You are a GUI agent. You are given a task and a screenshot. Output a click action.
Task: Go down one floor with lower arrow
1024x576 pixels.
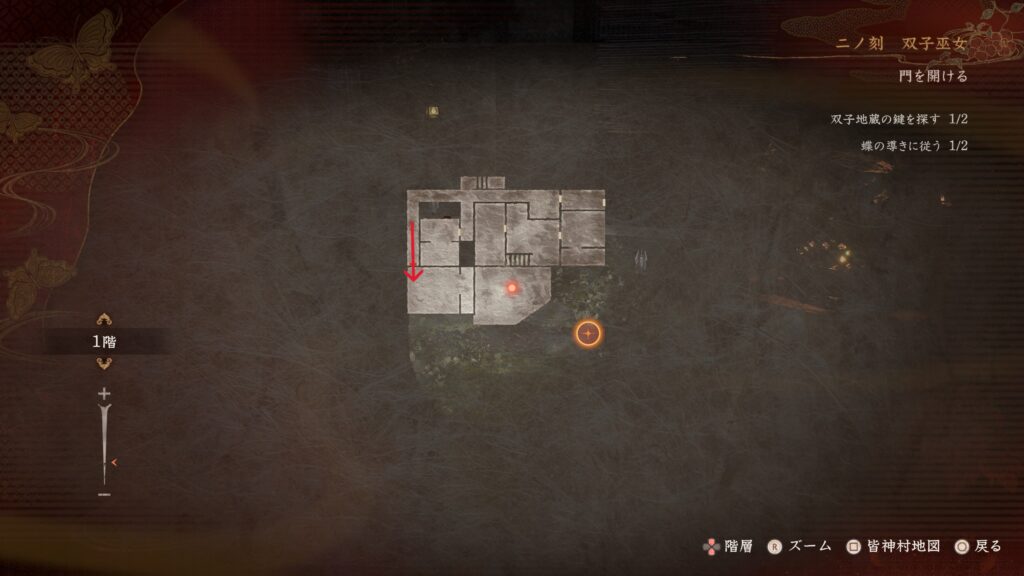[103, 364]
